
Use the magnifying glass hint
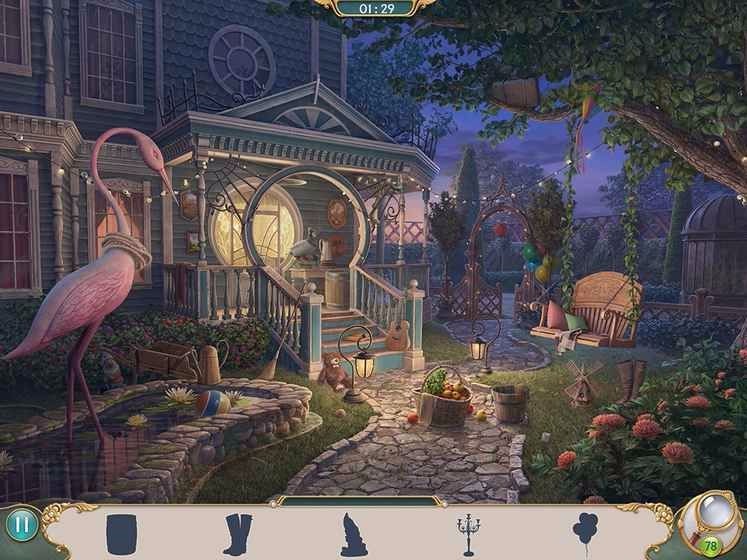713,518
